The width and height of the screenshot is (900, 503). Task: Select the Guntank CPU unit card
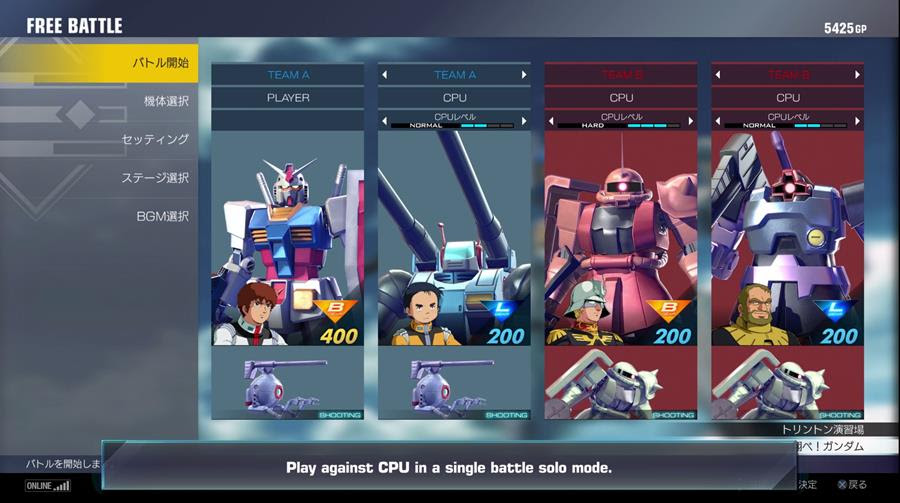454,240
